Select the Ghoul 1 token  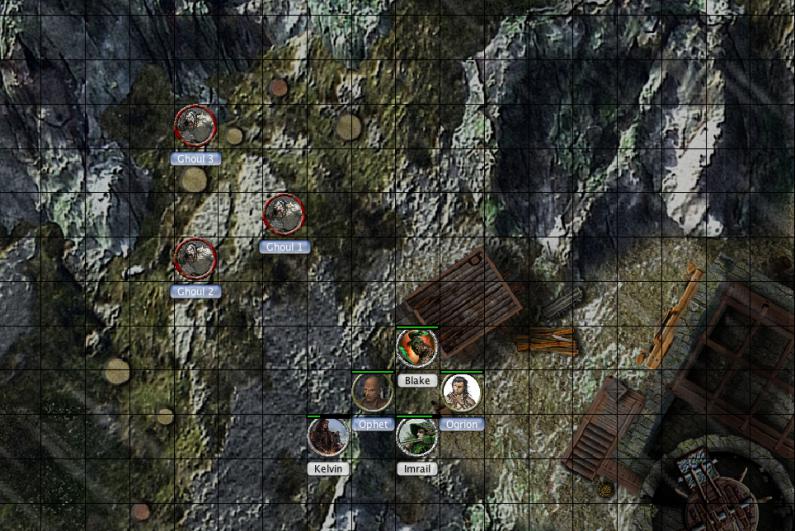click(284, 214)
